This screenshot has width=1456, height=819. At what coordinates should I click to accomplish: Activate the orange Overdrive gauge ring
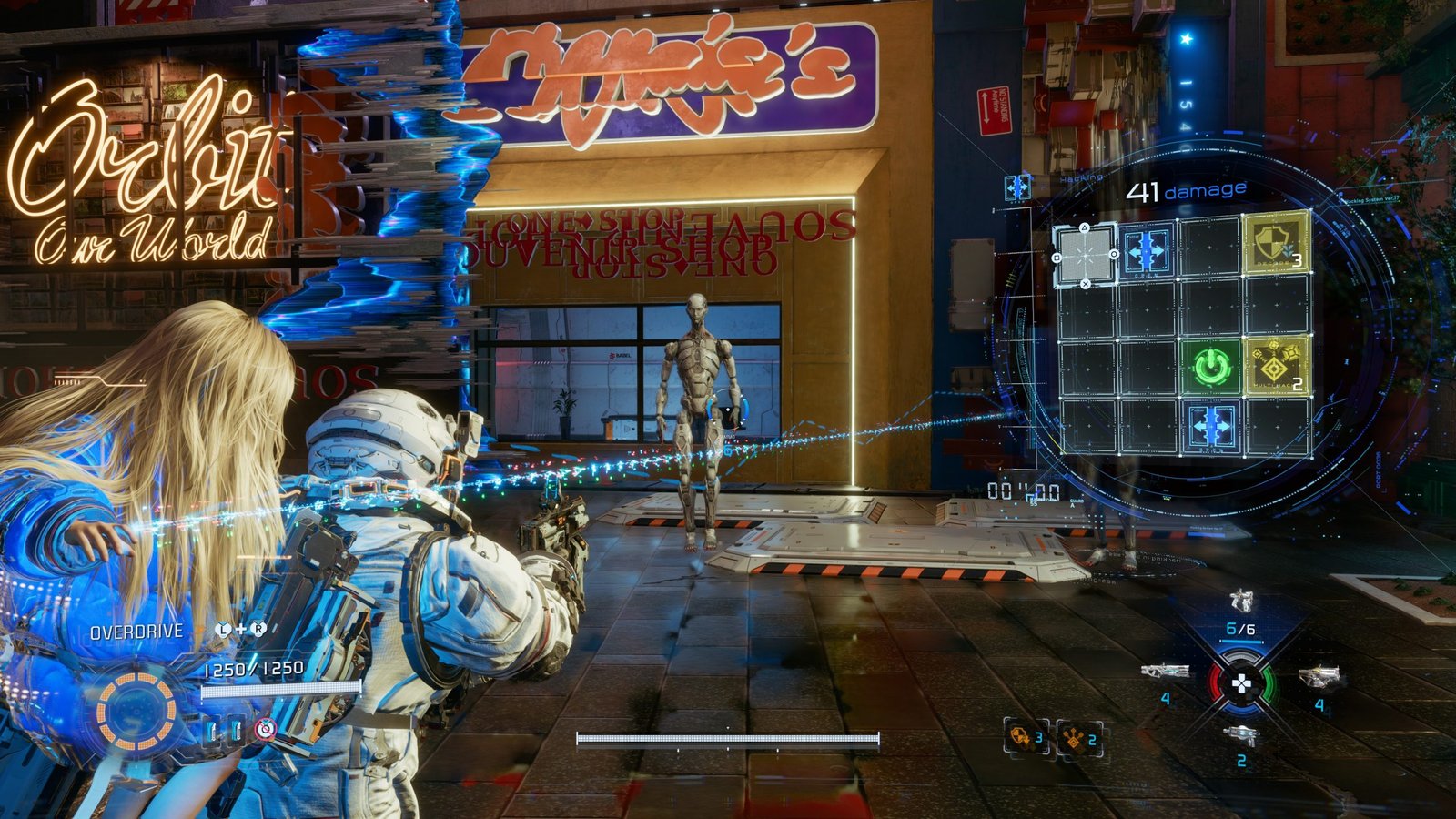click(x=136, y=711)
